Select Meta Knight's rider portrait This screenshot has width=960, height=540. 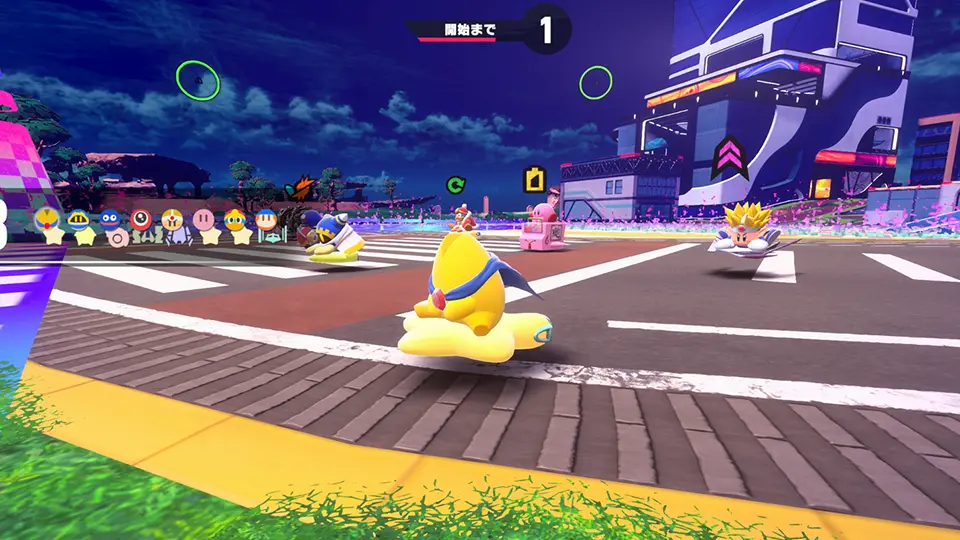coord(79,219)
